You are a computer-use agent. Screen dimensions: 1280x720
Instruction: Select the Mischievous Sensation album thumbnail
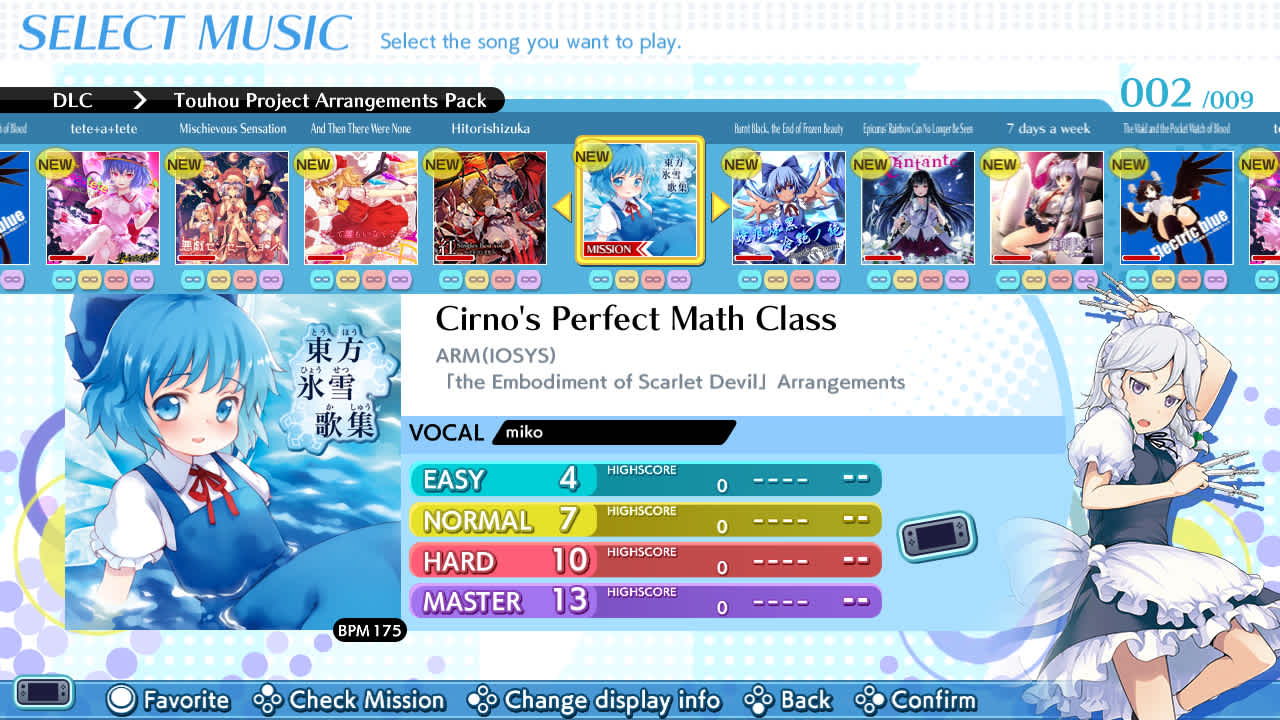point(231,207)
